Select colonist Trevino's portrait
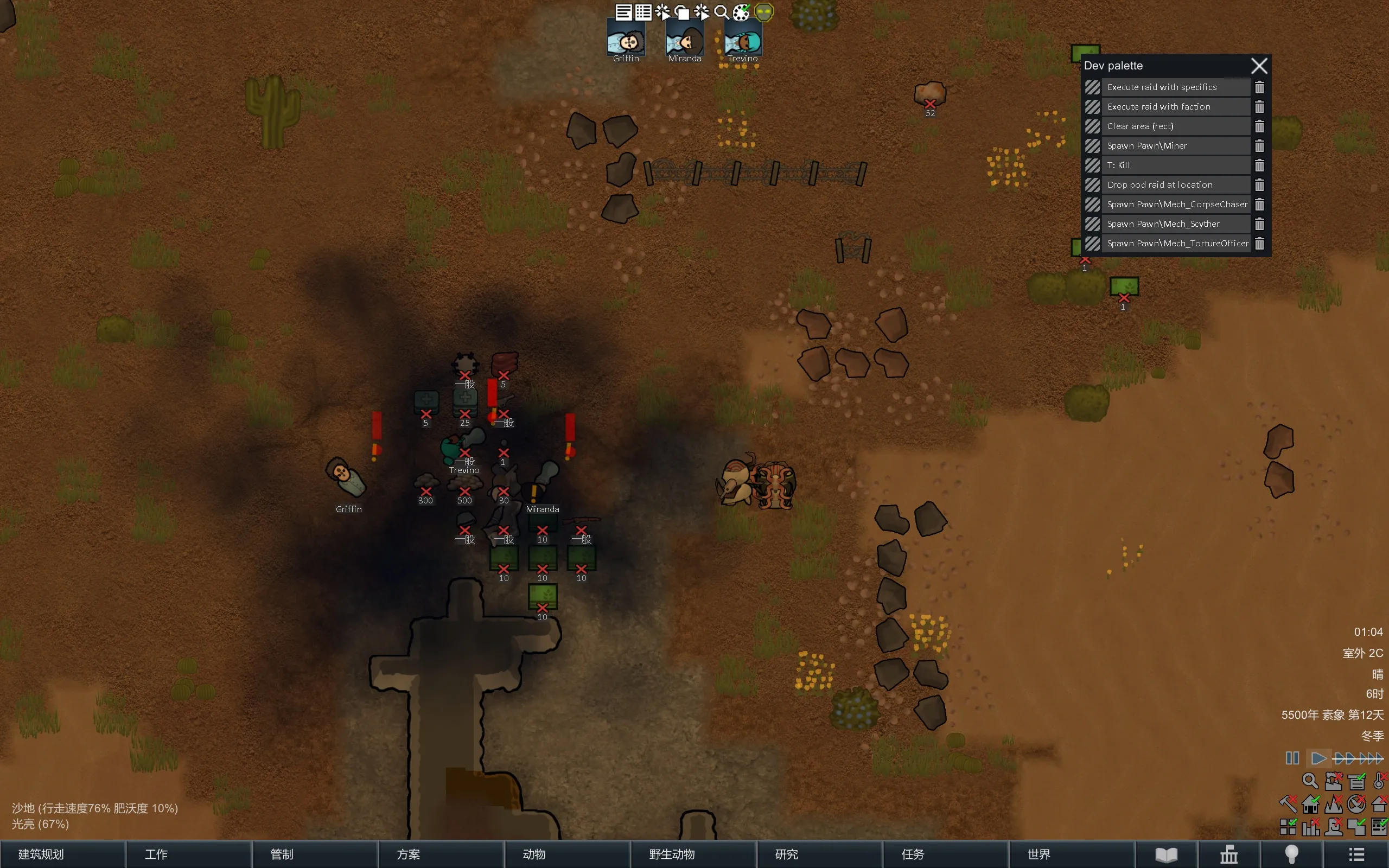This screenshot has height=868, width=1389. click(x=743, y=41)
